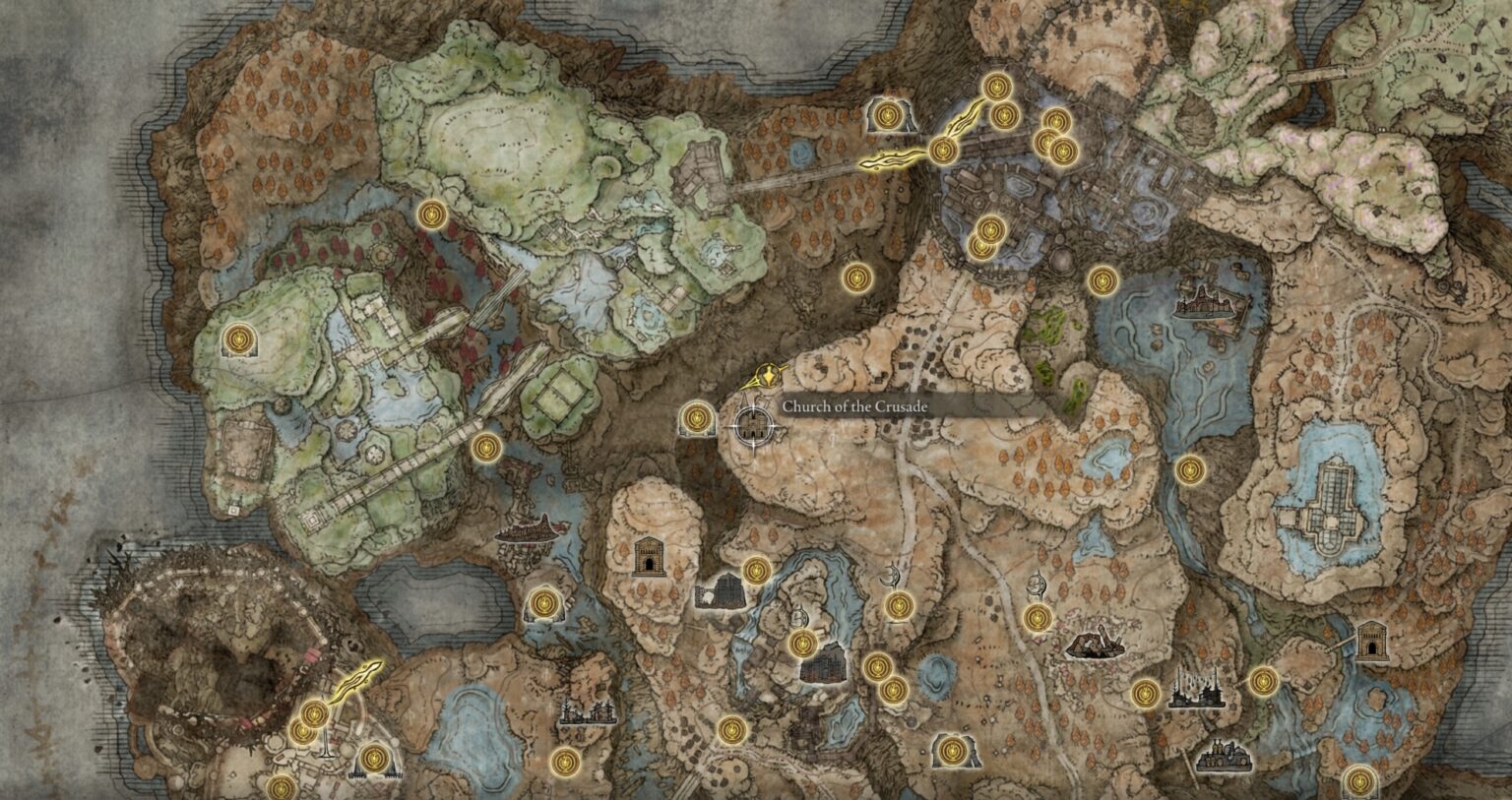Screen dimensions: 1512x800
Task: Select the gravesite tomb icon left of the lake
Action: [650, 556]
